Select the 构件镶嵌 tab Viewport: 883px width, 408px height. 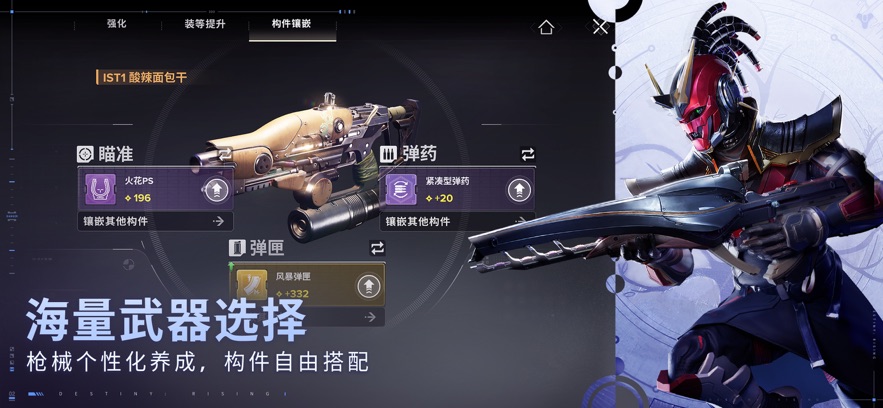coord(291,23)
